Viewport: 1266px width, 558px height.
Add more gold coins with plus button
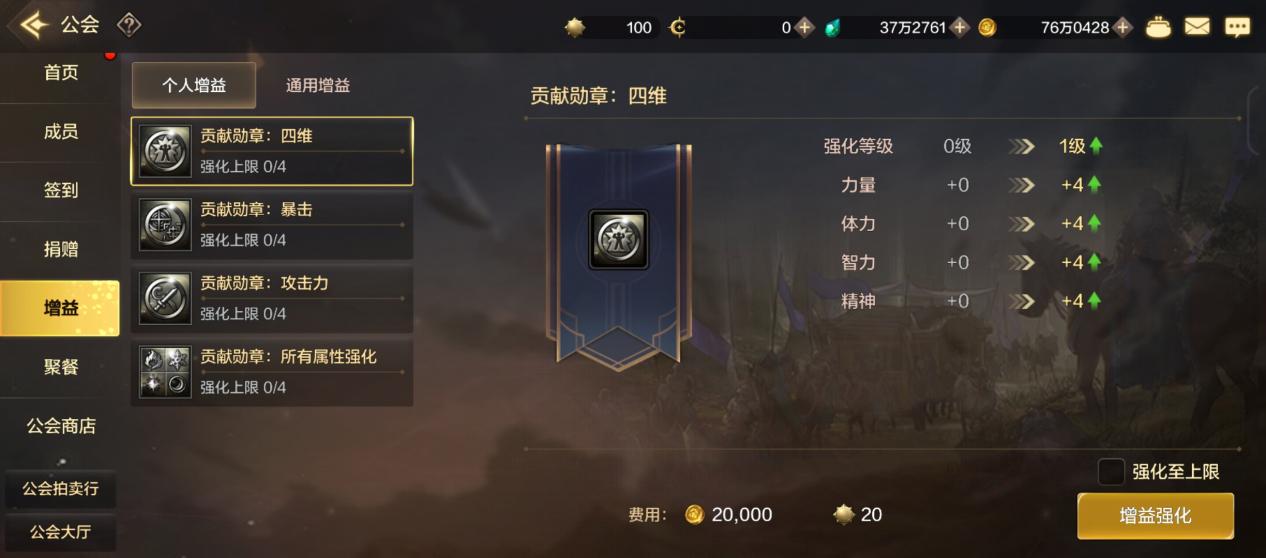(1123, 27)
